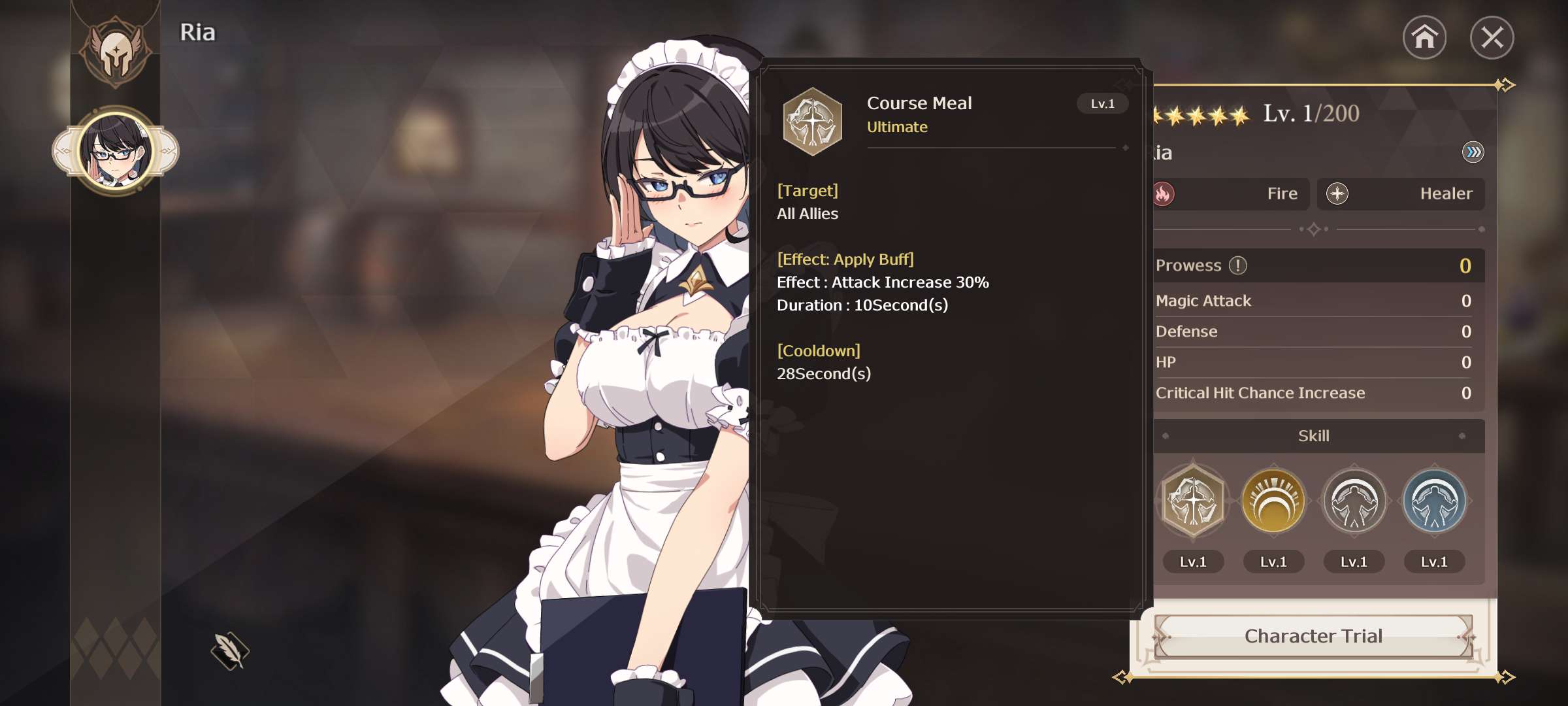Tap the feather quill icon
Screen dimensions: 1568x706
click(x=230, y=650)
